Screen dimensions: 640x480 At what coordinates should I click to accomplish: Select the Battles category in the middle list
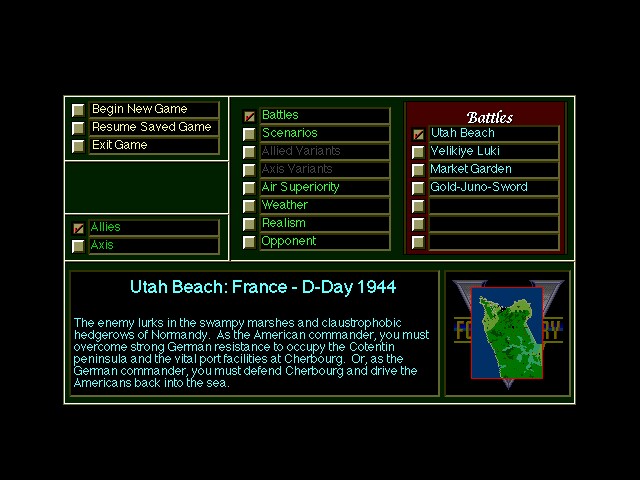click(x=323, y=115)
